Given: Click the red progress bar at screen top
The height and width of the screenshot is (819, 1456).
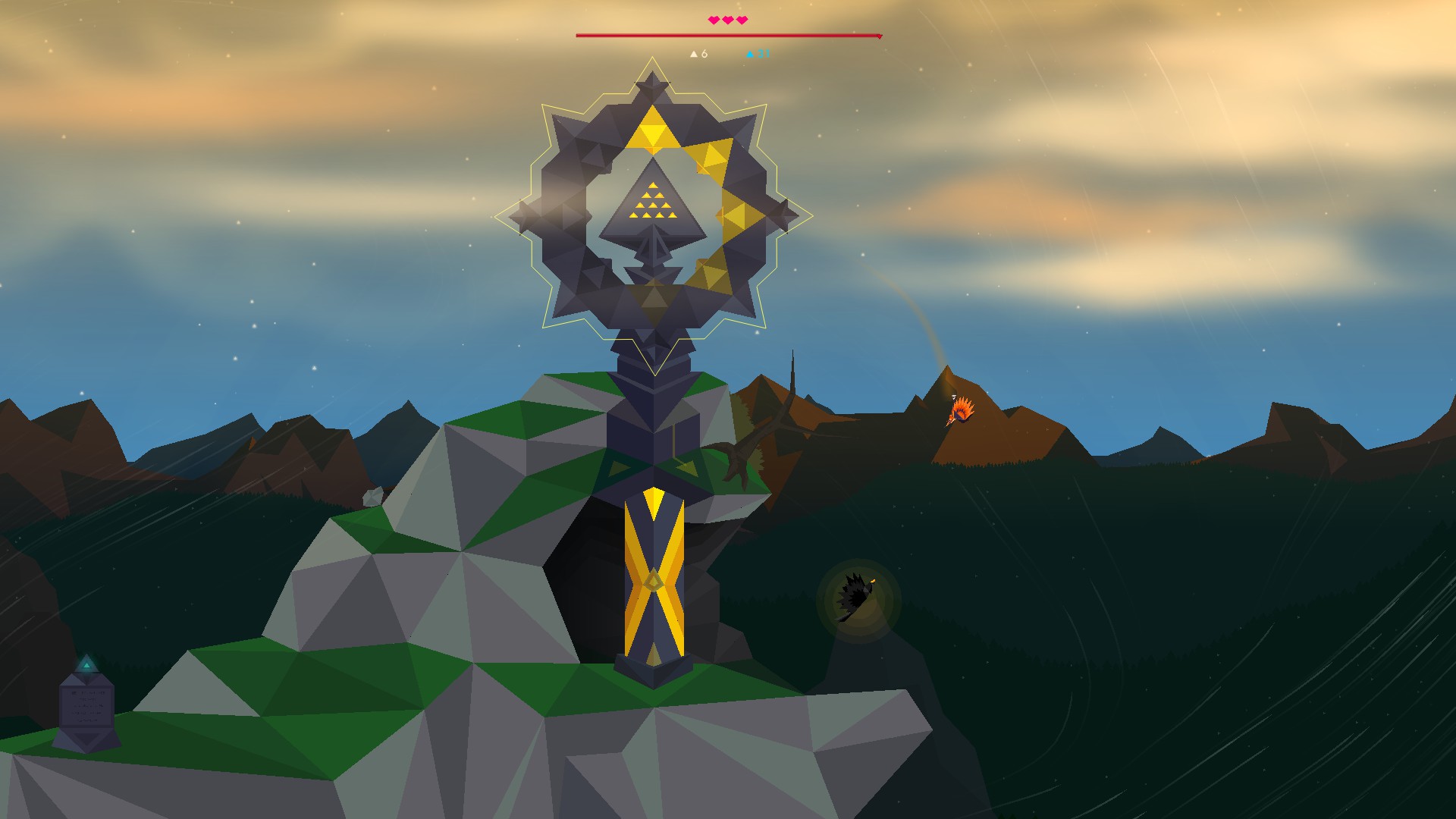Looking at the screenshot, I should pyautogui.click(x=728, y=35).
